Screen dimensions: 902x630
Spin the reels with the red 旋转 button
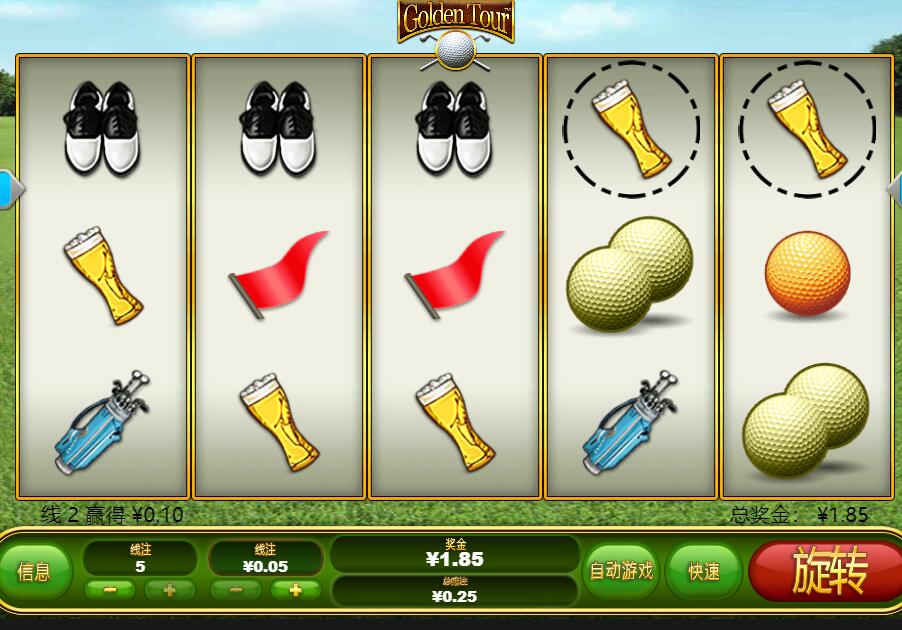coord(828,571)
